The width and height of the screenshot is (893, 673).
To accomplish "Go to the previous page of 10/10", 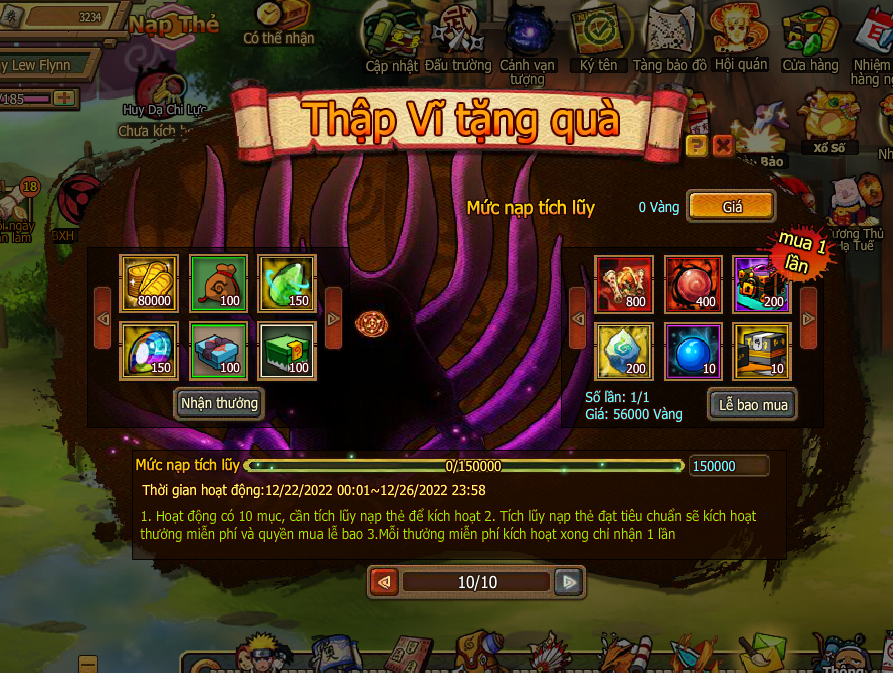I will tap(385, 581).
